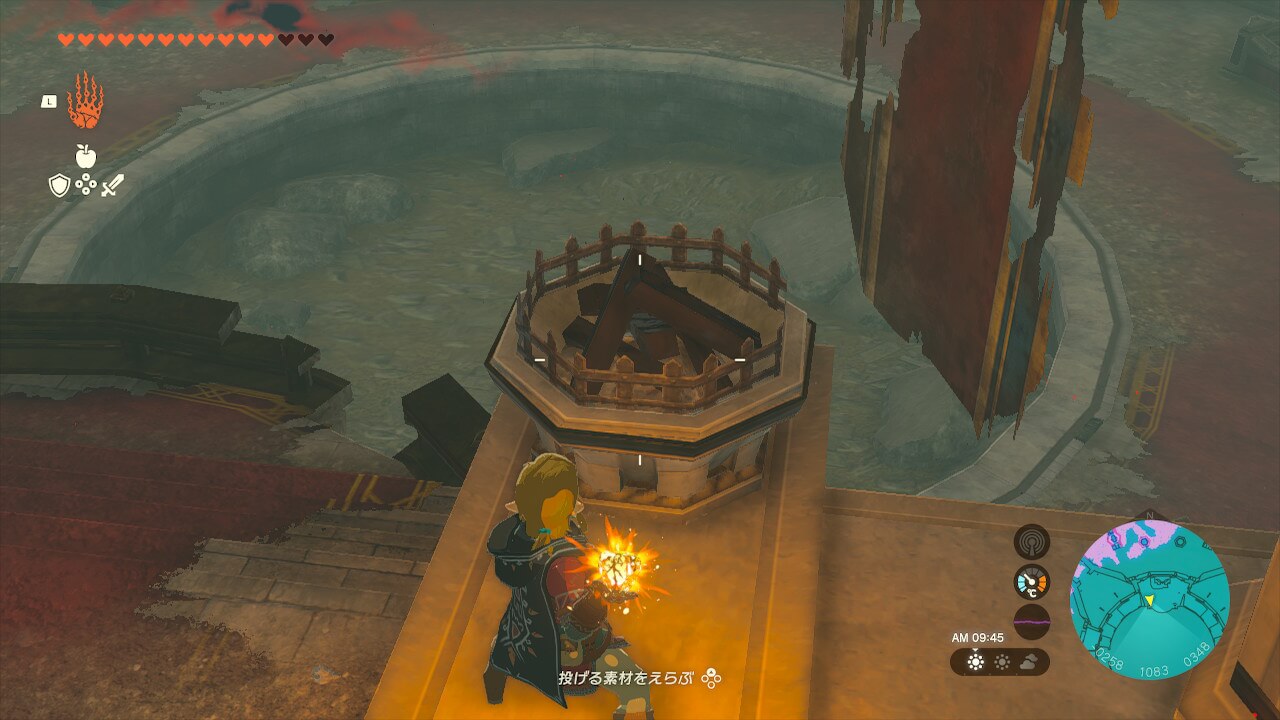Click the yellow player arrow on minimap
Viewport: 1280px width, 720px height.
1150,600
